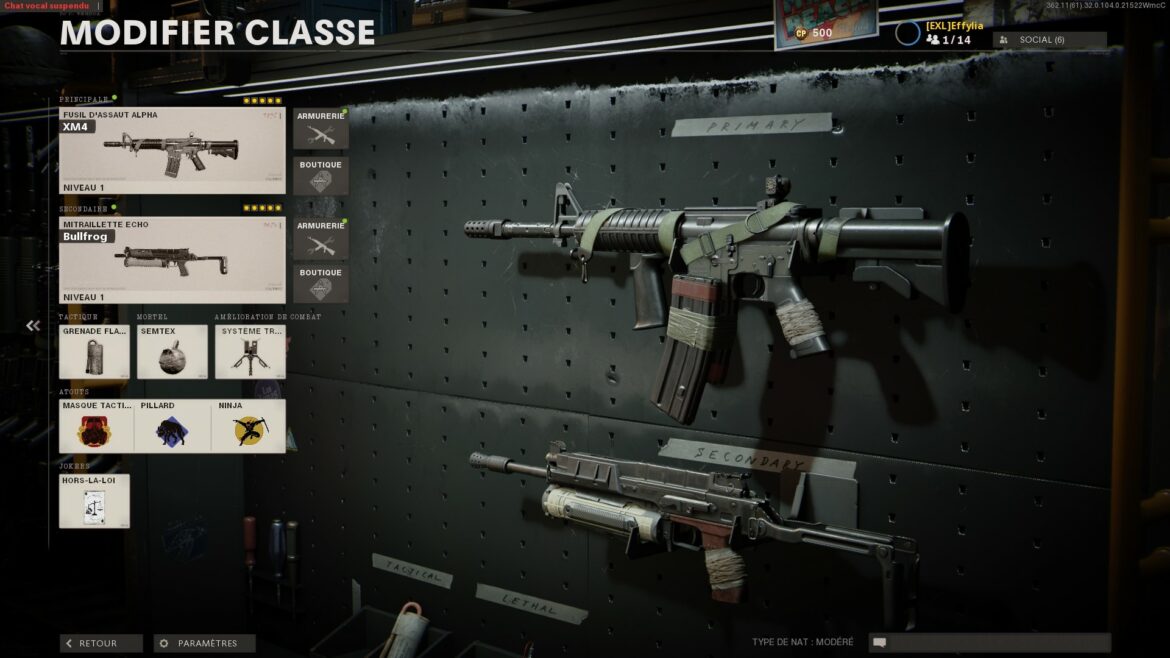Open the Paramètres settings menu
The height and width of the screenshot is (658, 1170).
click(x=204, y=644)
